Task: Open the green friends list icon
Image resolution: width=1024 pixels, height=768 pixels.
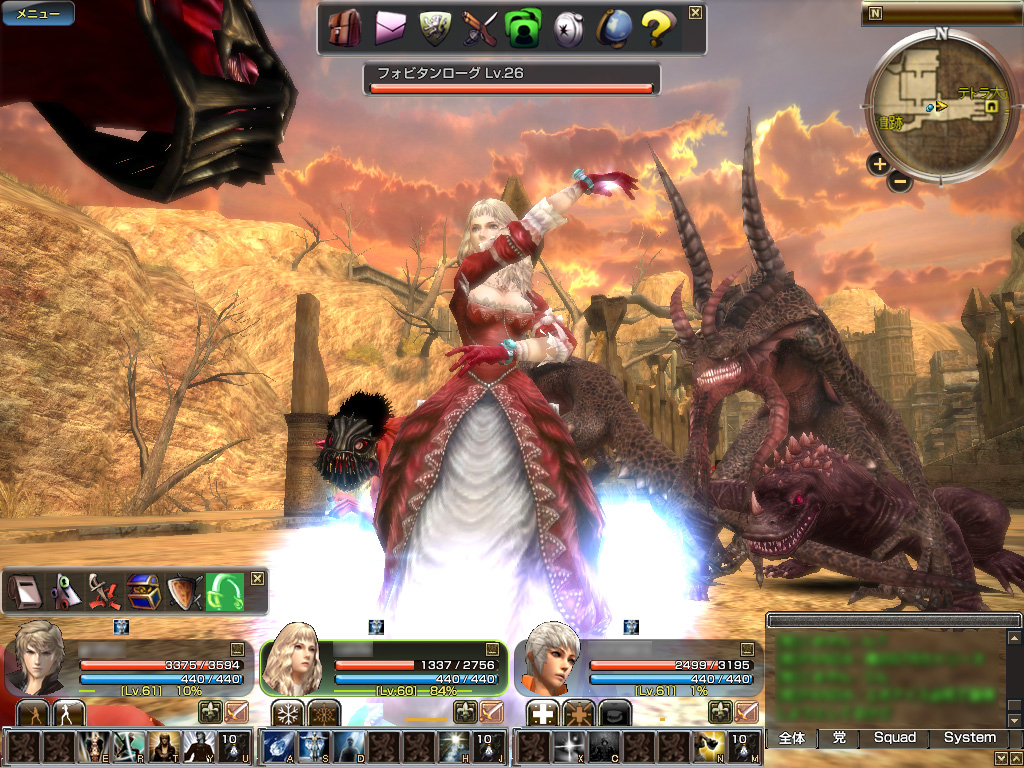Action: coord(523,29)
